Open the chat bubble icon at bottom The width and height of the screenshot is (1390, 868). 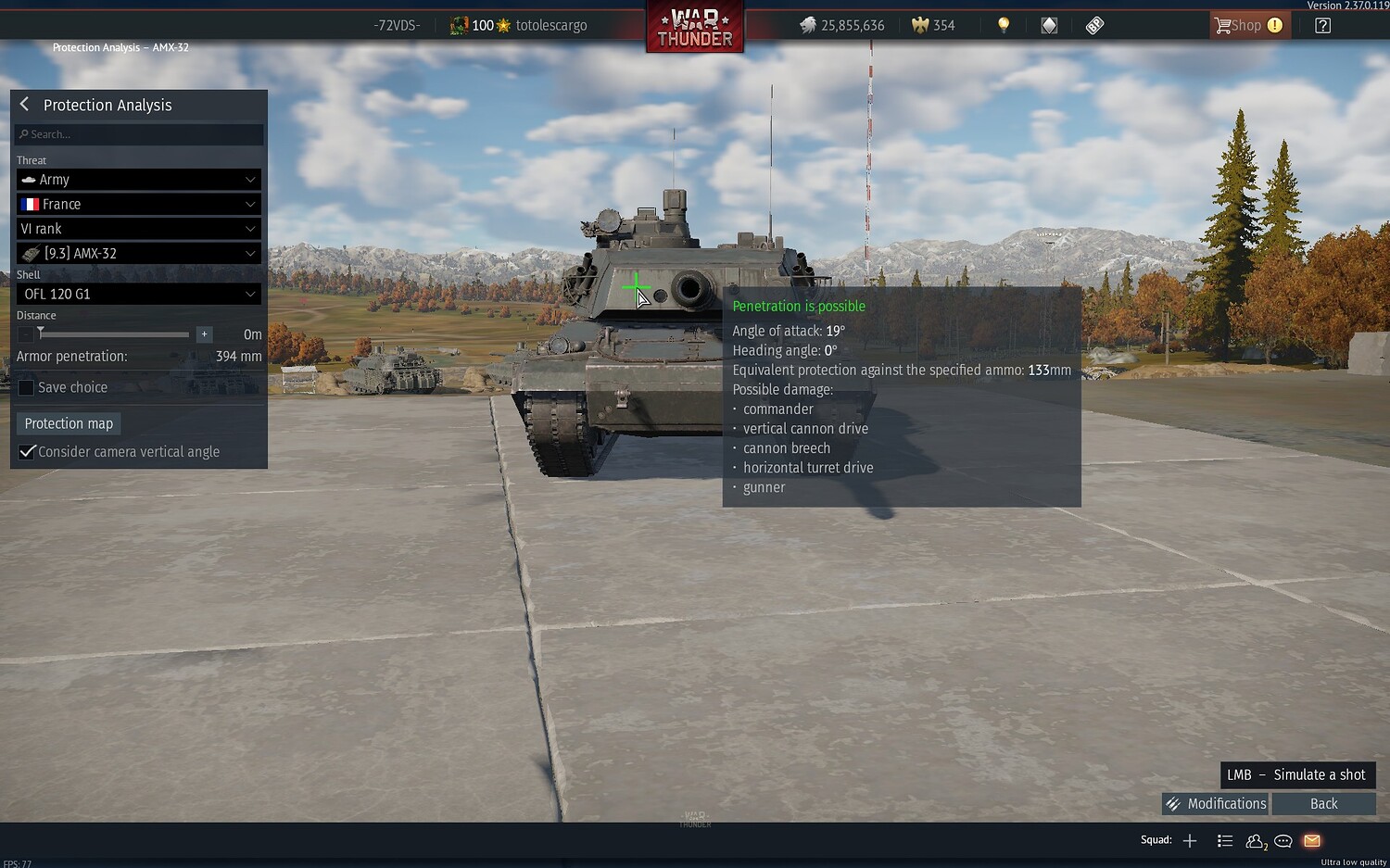(1283, 841)
